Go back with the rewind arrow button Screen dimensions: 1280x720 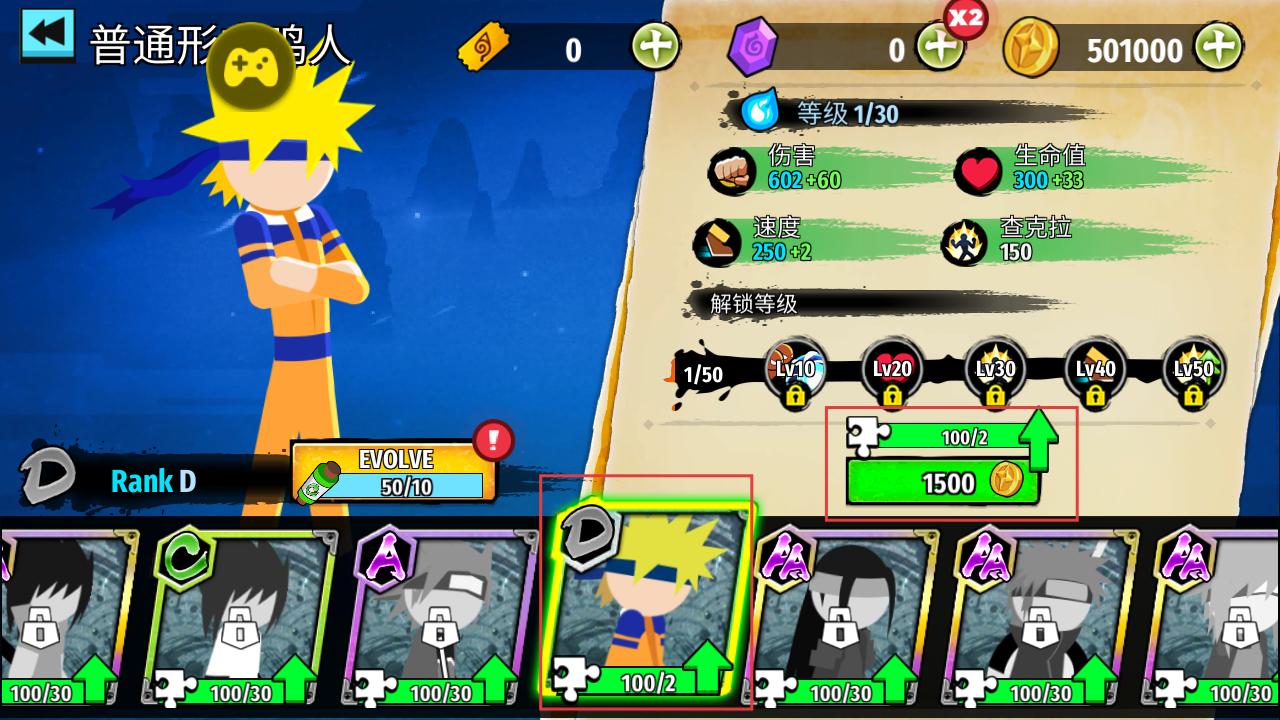[x=47, y=35]
